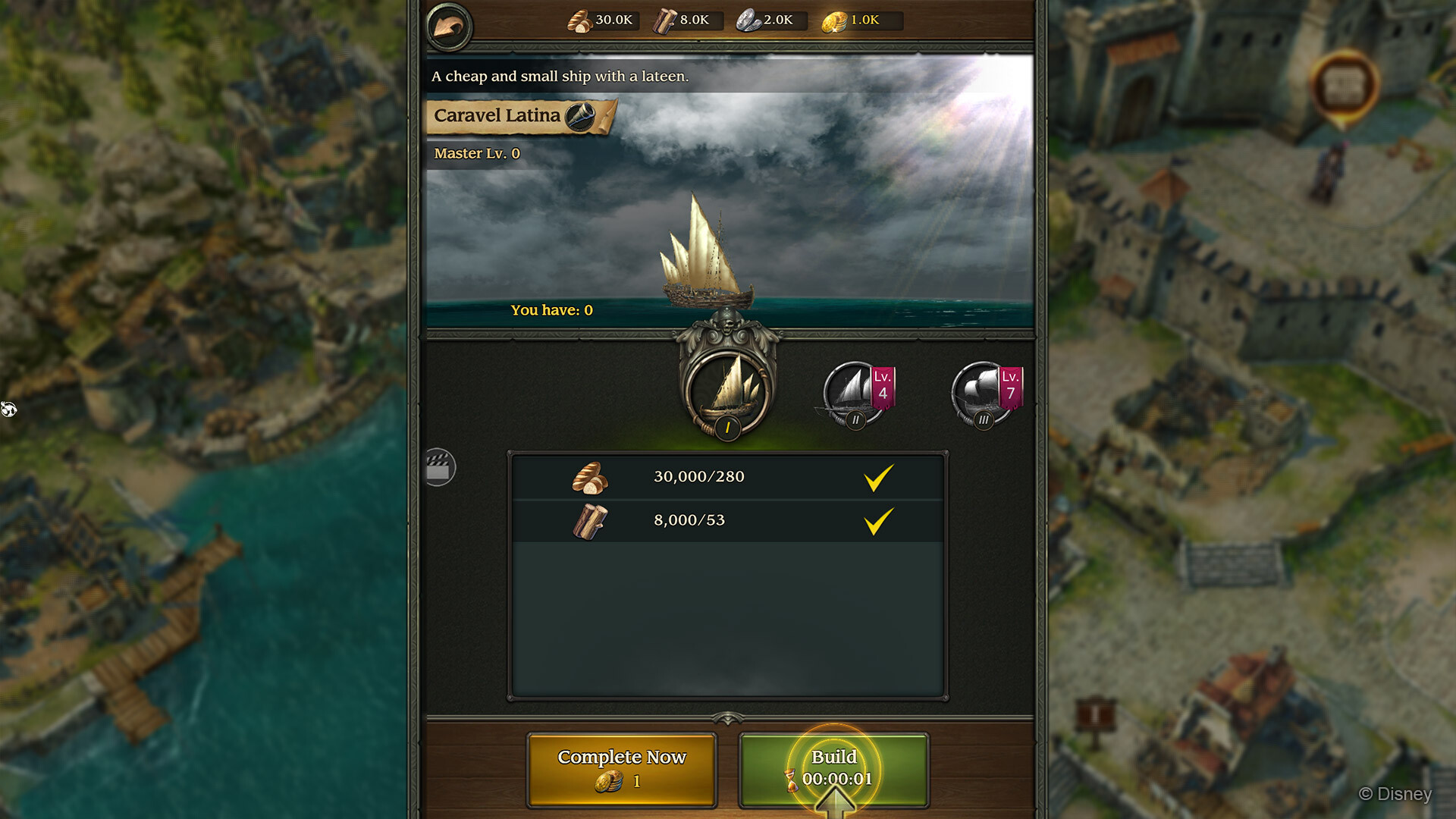This screenshot has height=819, width=1456.
Task: Click the bread resource counter icon
Action: (x=579, y=20)
